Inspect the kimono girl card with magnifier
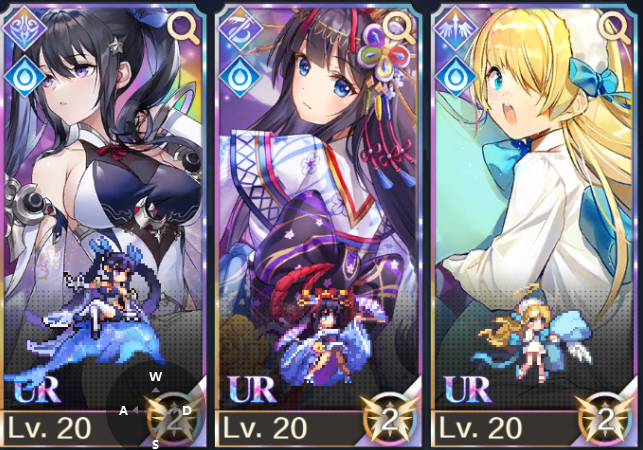This screenshot has height=450, width=643. [399, 25]
